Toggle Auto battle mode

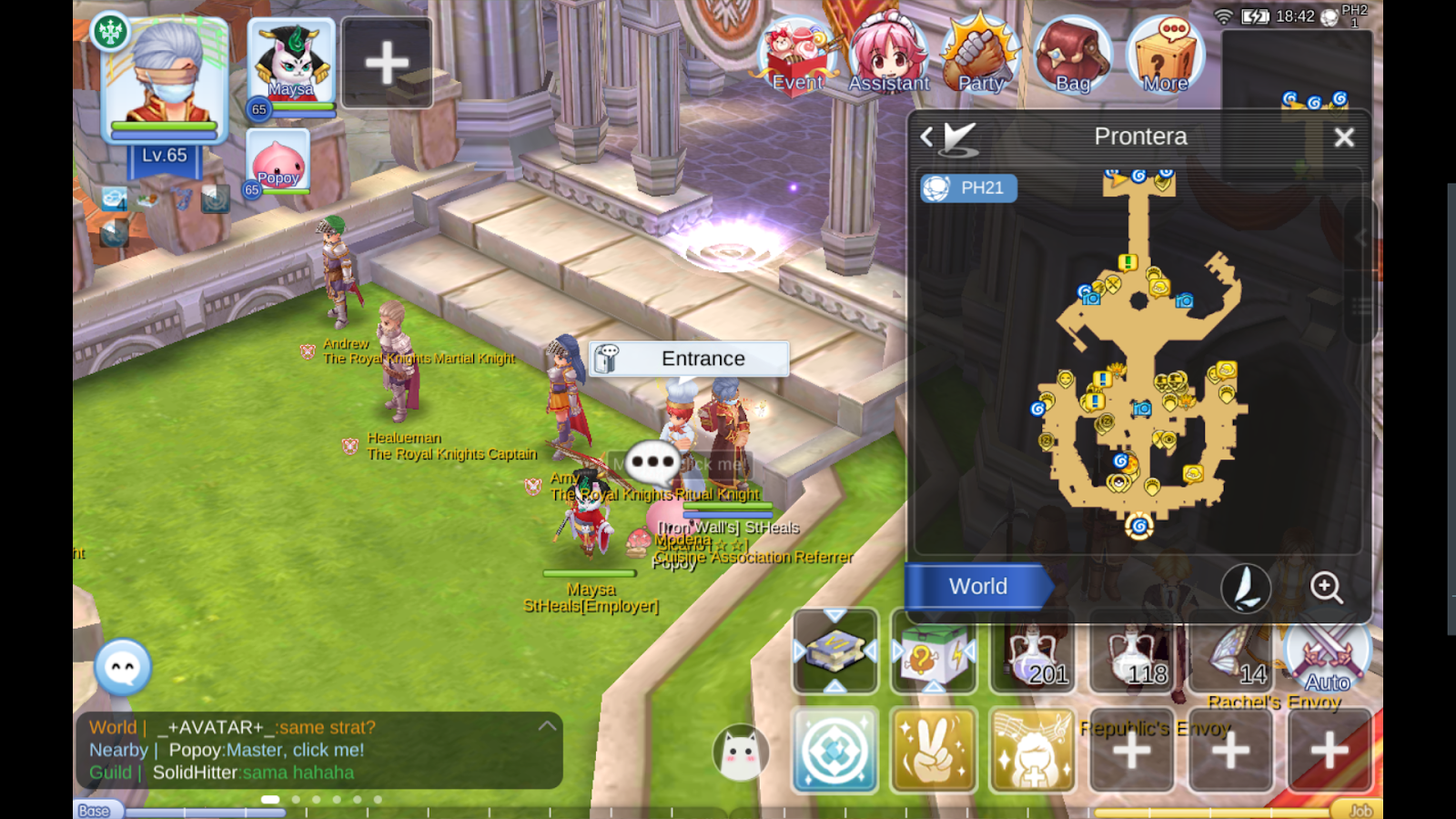coord(1327,657)
